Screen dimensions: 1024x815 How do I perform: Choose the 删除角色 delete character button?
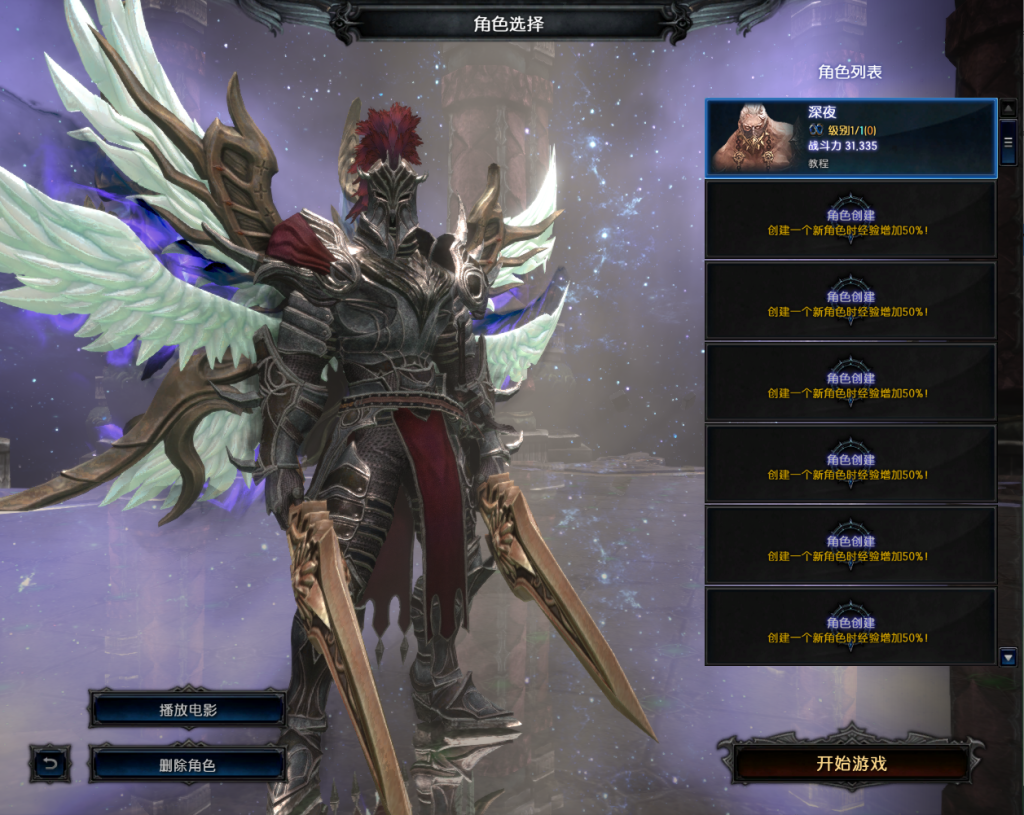(188, 765)
